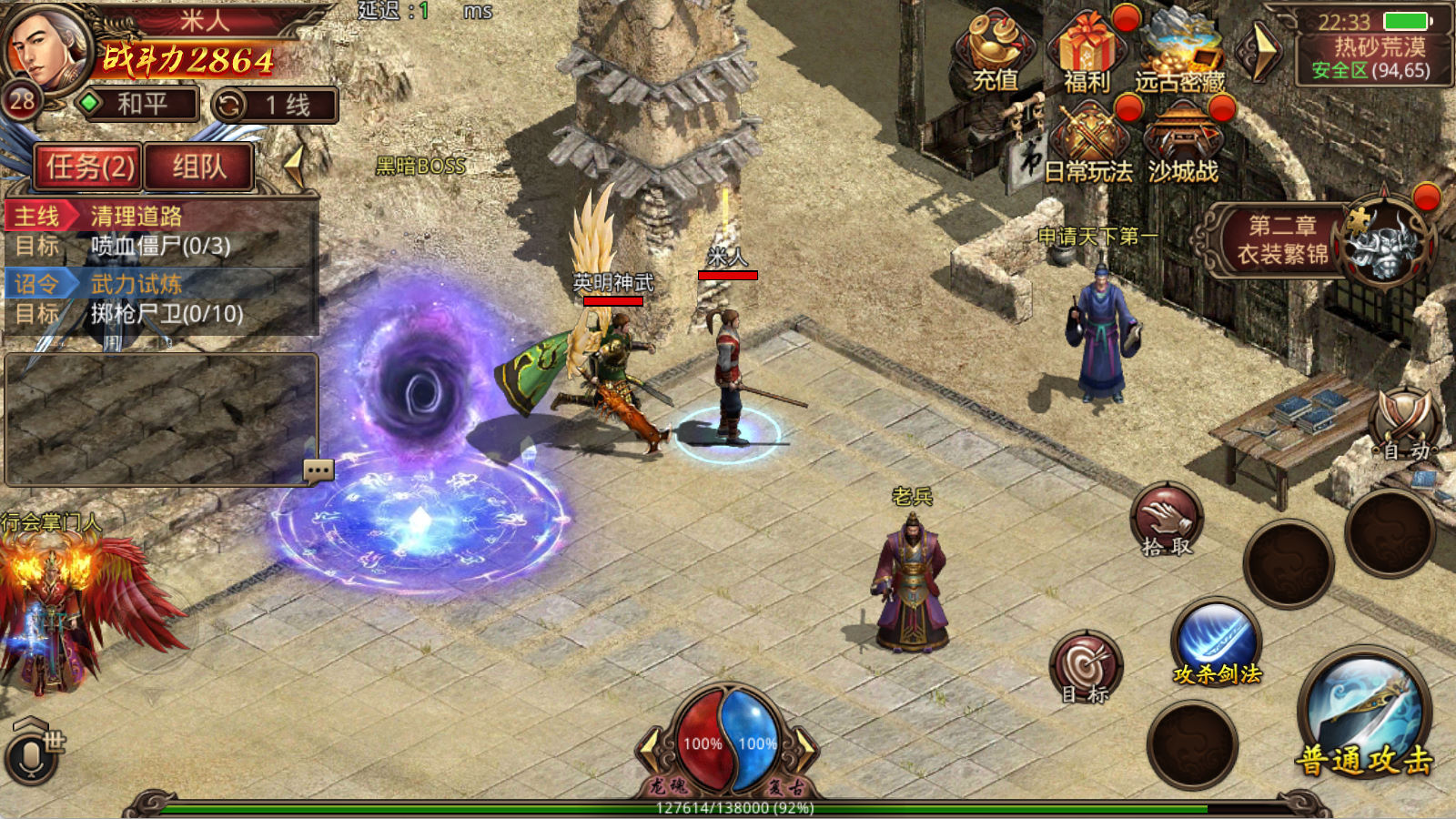Tap the 拾取 pickup button

click(1167, 521)
